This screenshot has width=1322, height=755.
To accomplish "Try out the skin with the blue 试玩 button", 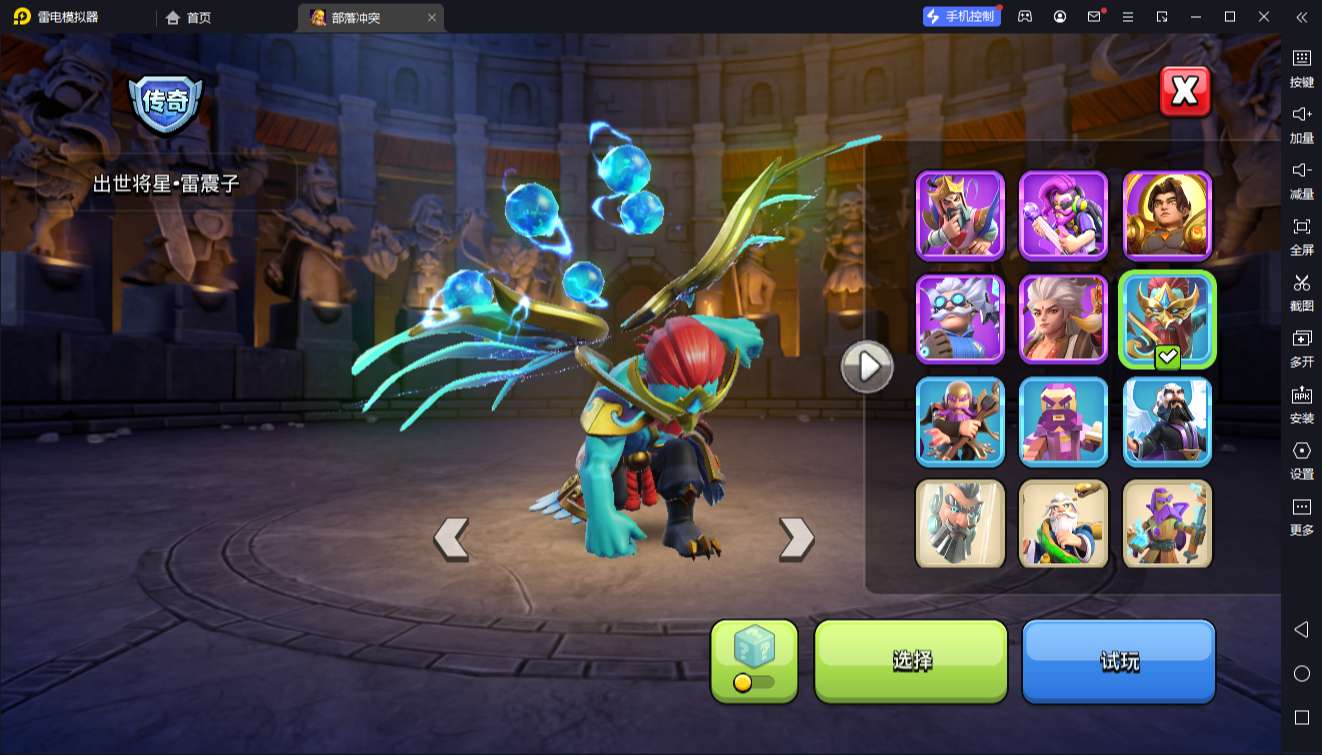I will point(1118,661).
